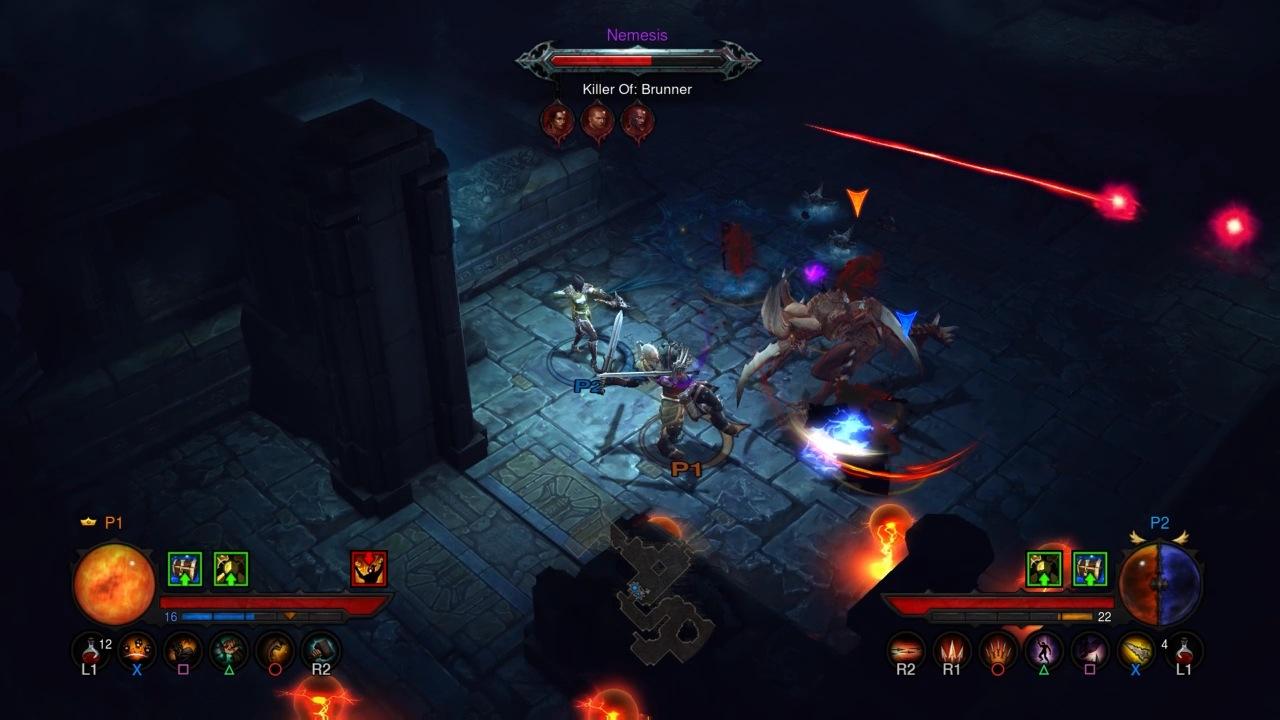Screen dimensions: 1280x720
Task: Check P1's red debuff icon
Action: (x=369, y=569)
